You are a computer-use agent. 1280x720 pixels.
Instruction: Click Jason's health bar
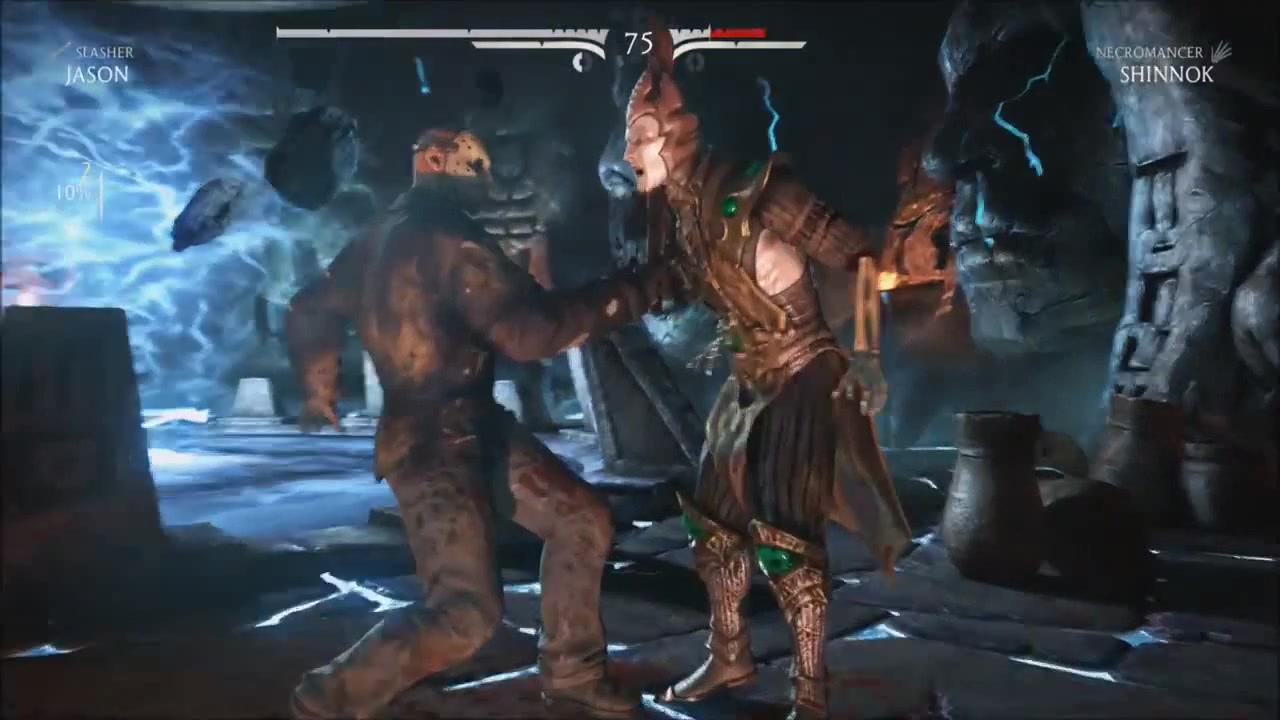point(430,30)
